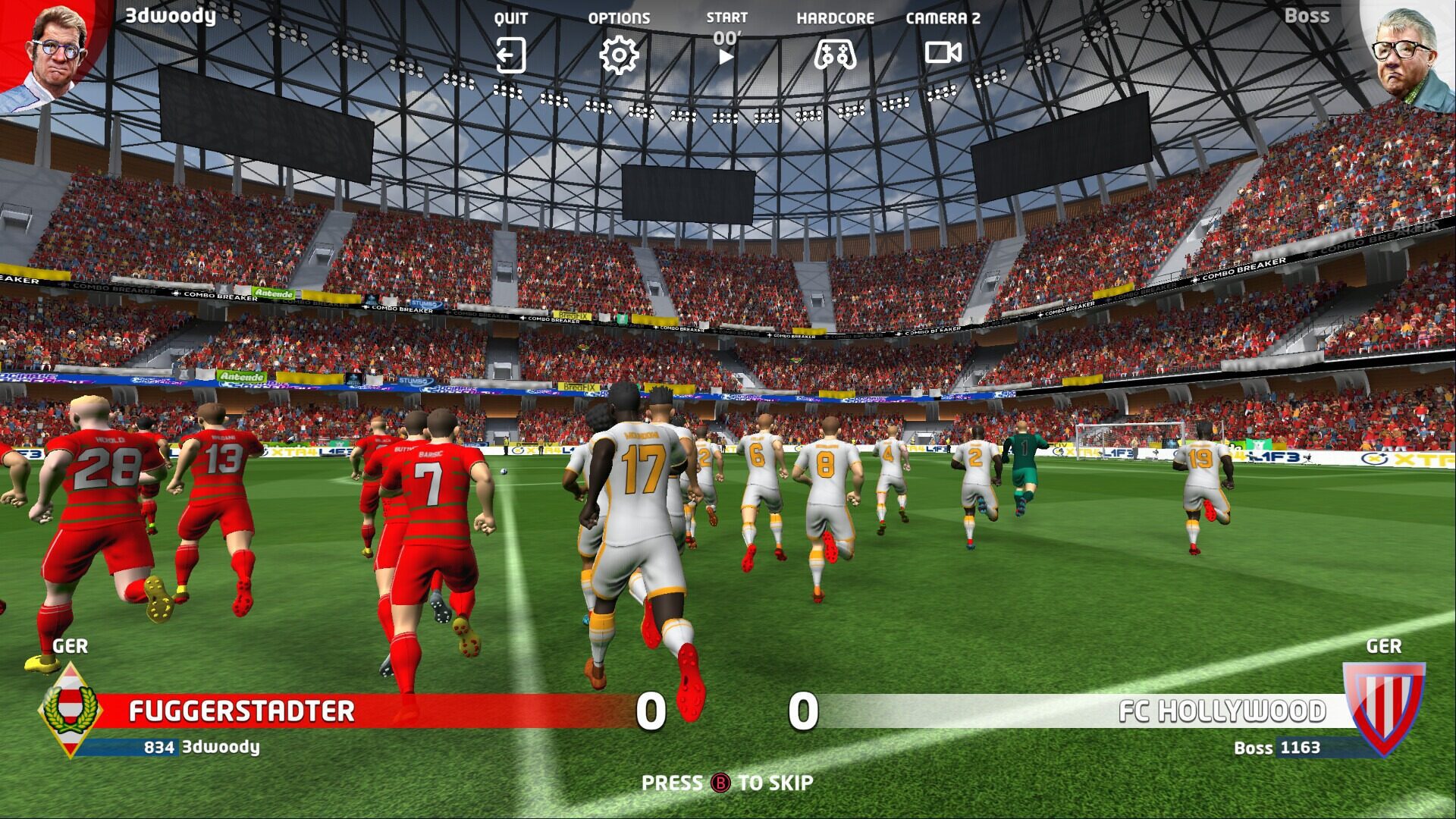Select the 3dwoody manager portrait
1456x819 pixels.
[x=53, y=53]
